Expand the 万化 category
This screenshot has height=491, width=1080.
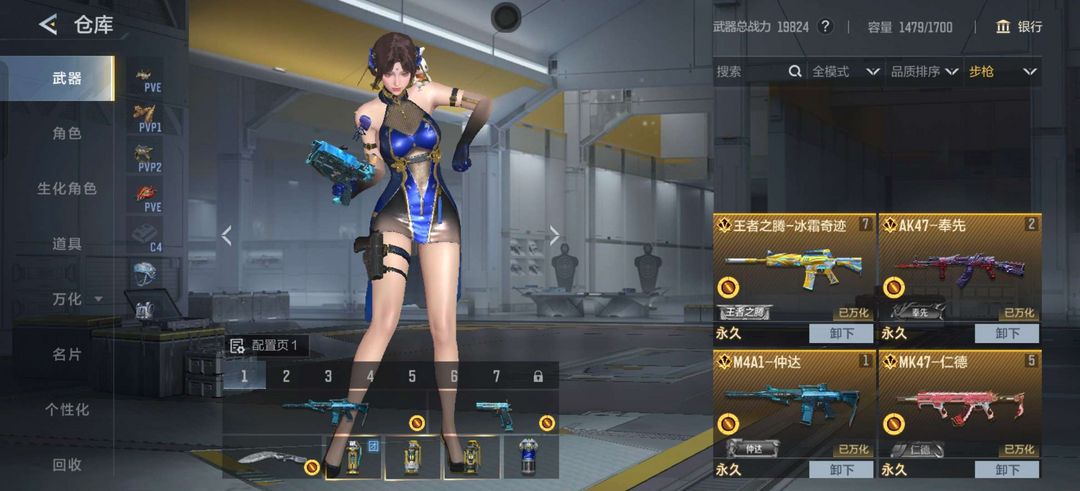(76, 299)
